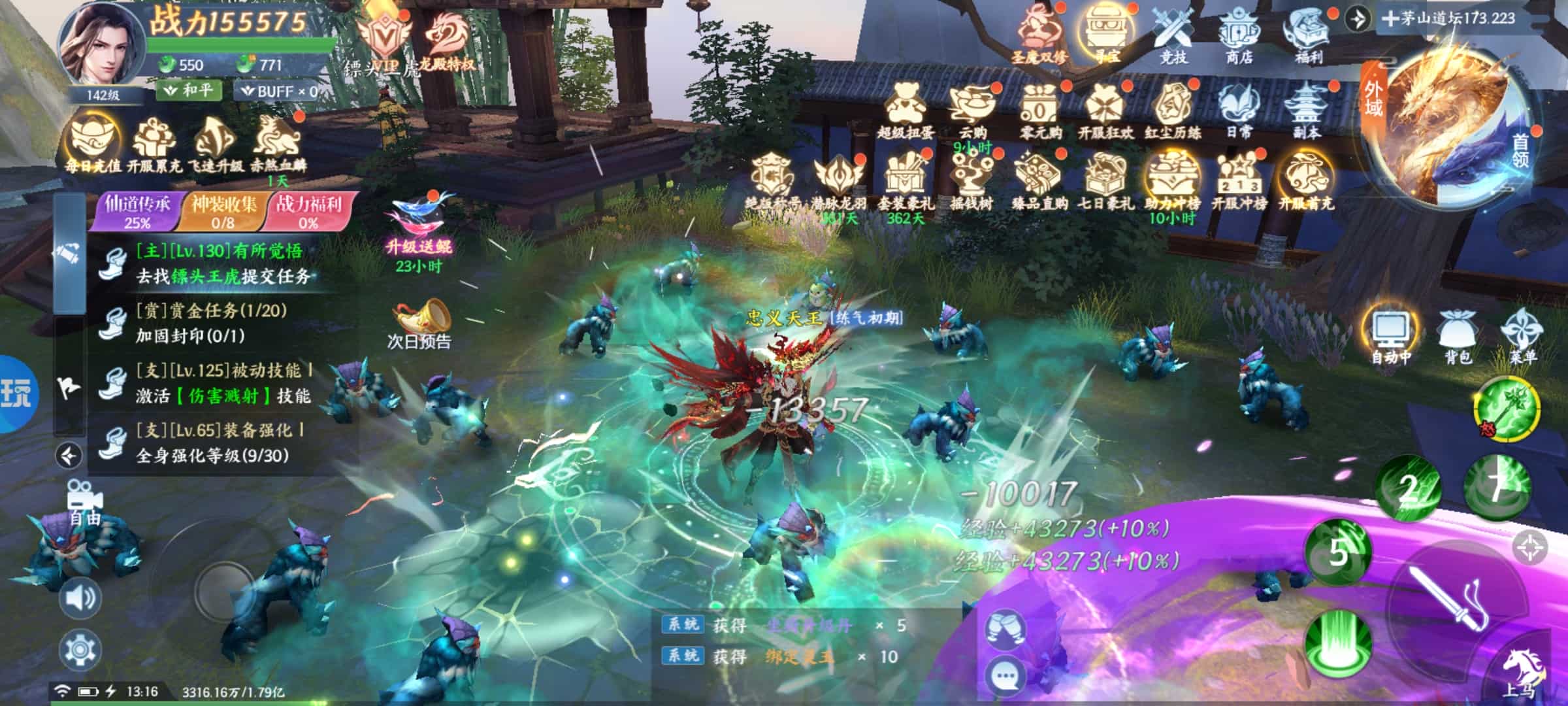This screenshot has width=1568, height=706.
Task: Switch to the 神装收集 tab
Action: [x=223, y=211]
